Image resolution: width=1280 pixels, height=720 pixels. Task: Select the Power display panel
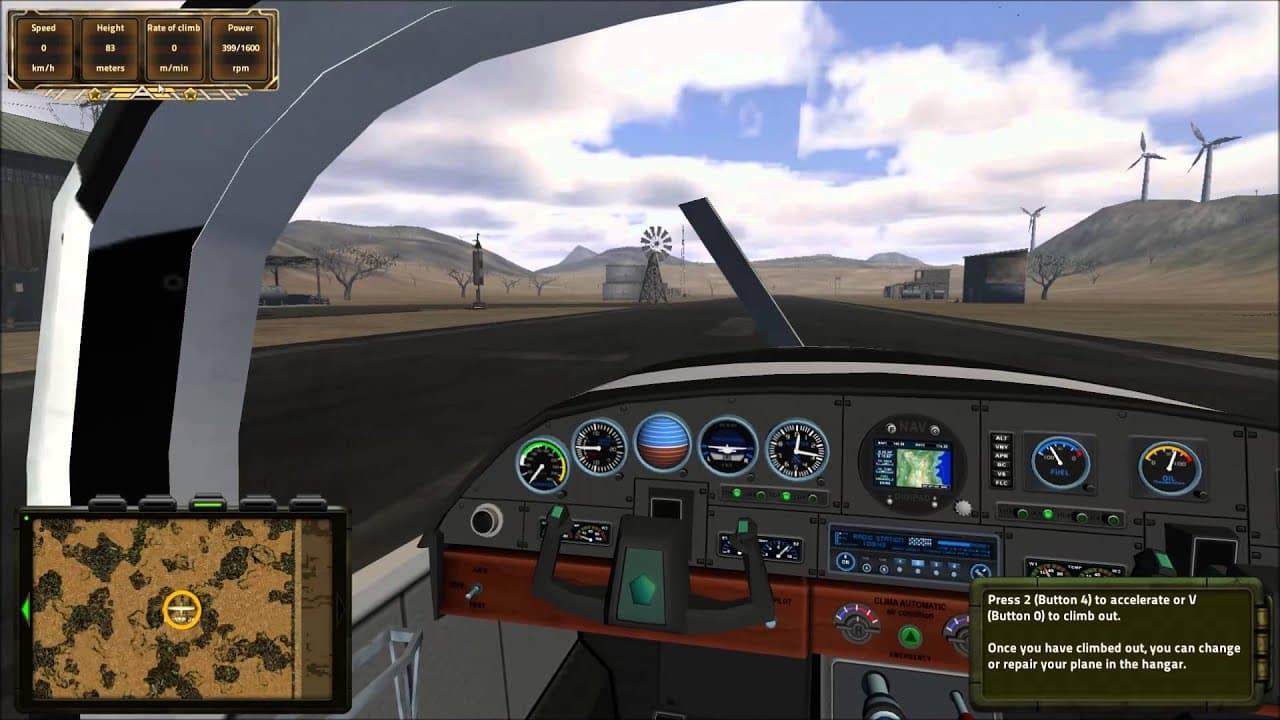coord(240,47)
